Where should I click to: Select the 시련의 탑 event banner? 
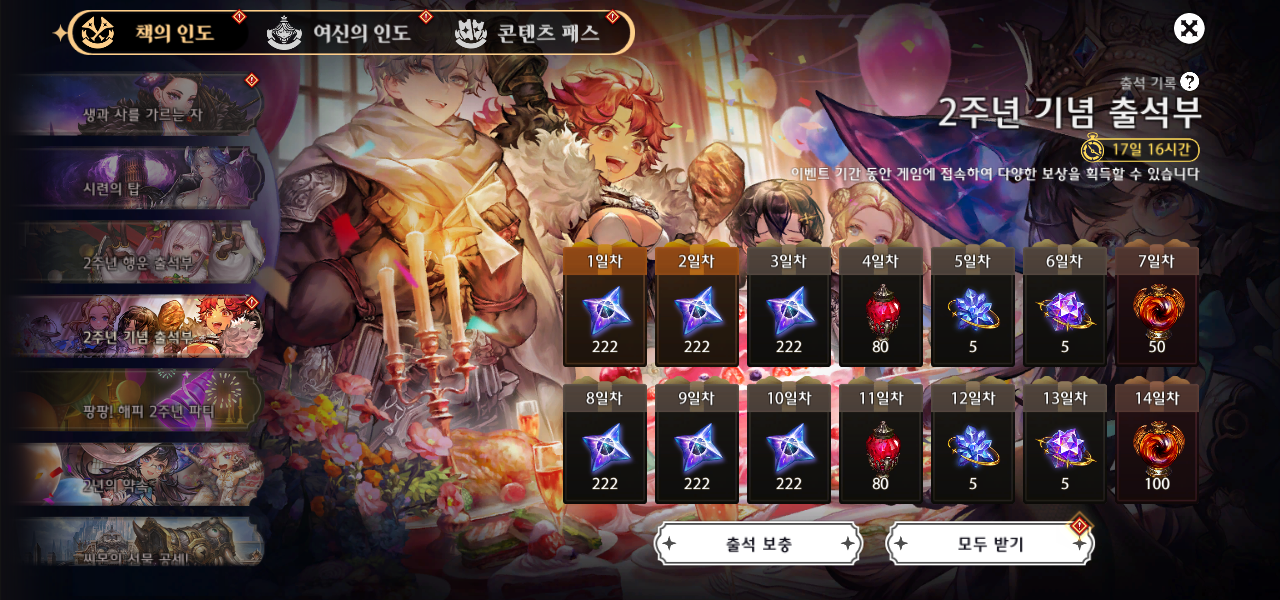point(140,180)
